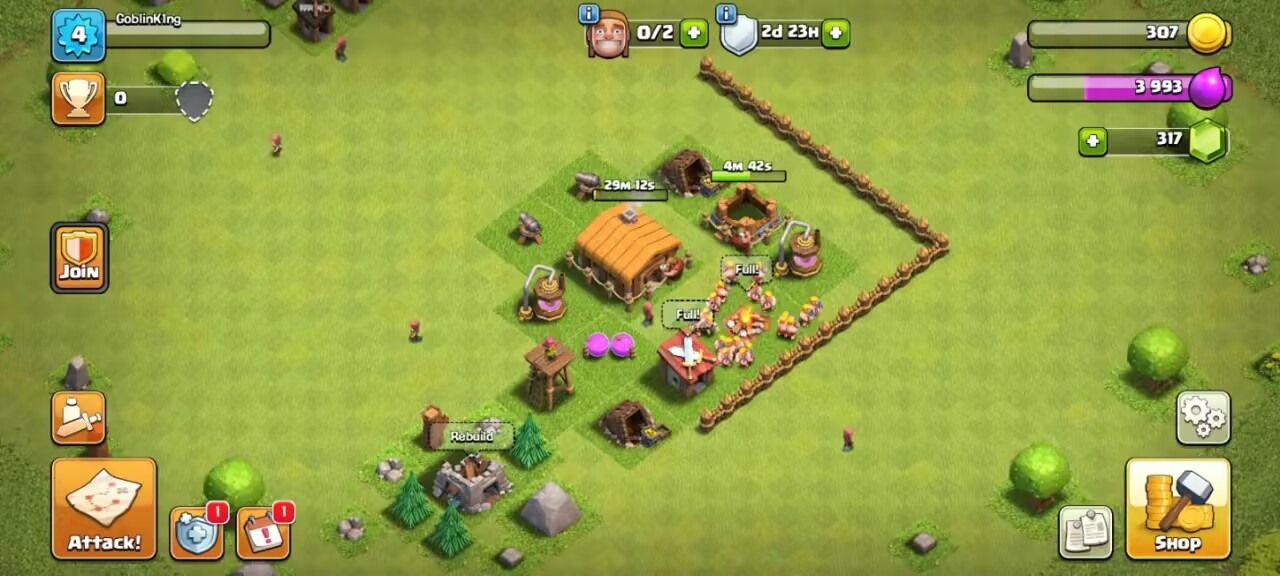Open the Shop
Viewport: 1280px width, 576px height.
click(x=1177, y=508)
